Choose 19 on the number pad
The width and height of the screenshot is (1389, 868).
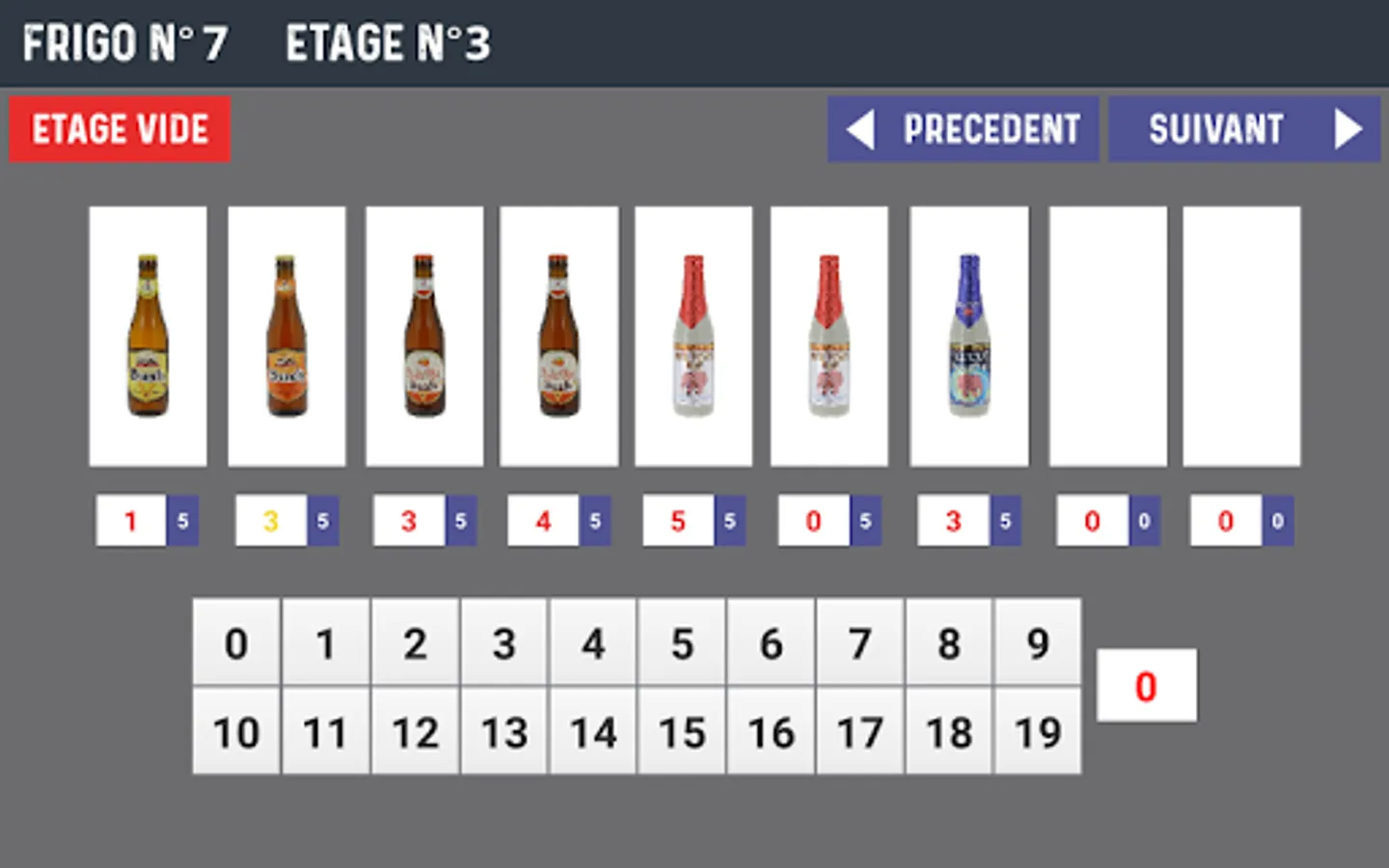click(1038, 732)
